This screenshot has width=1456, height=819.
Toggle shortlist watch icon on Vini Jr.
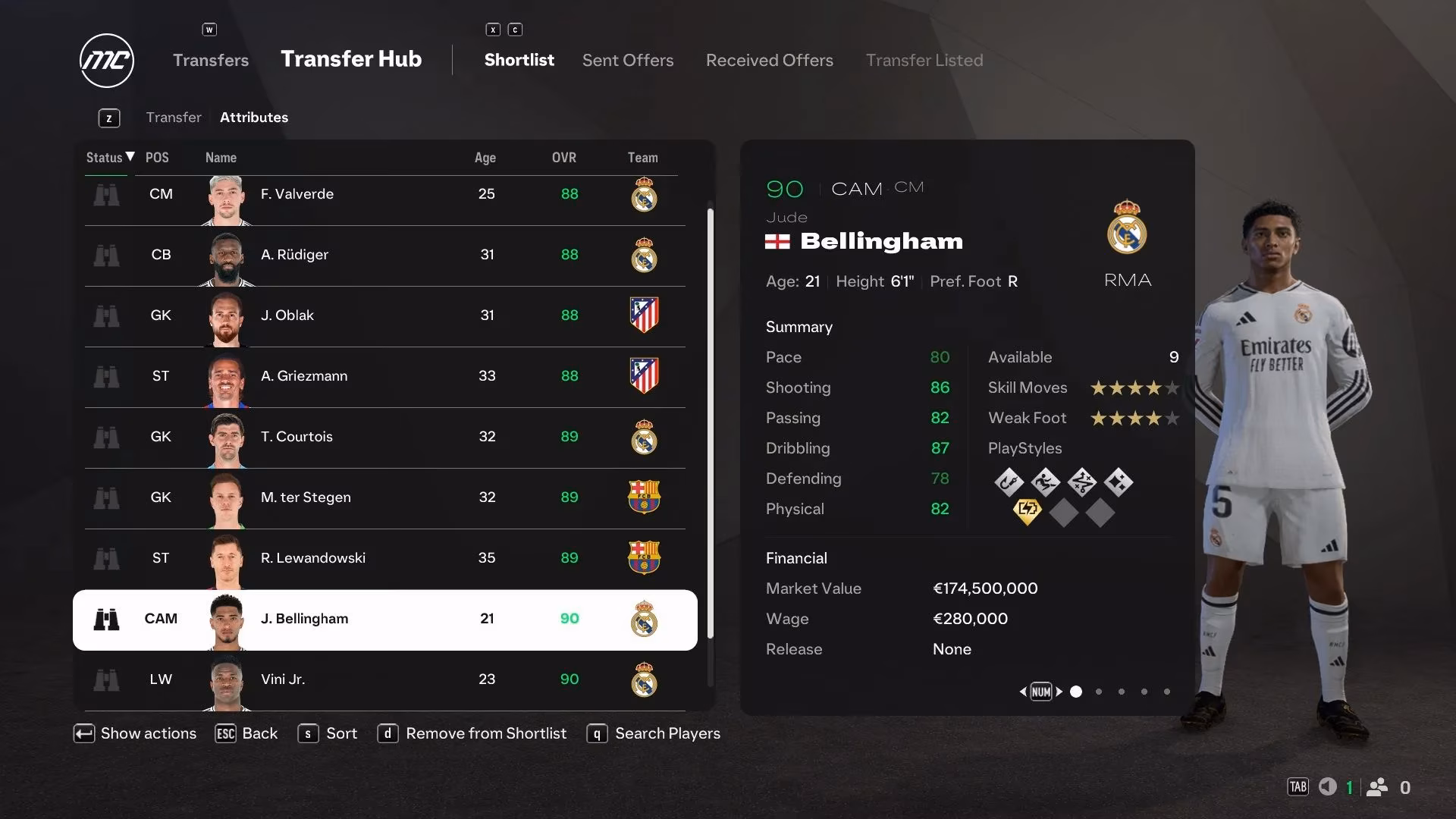tap(107, 680)
